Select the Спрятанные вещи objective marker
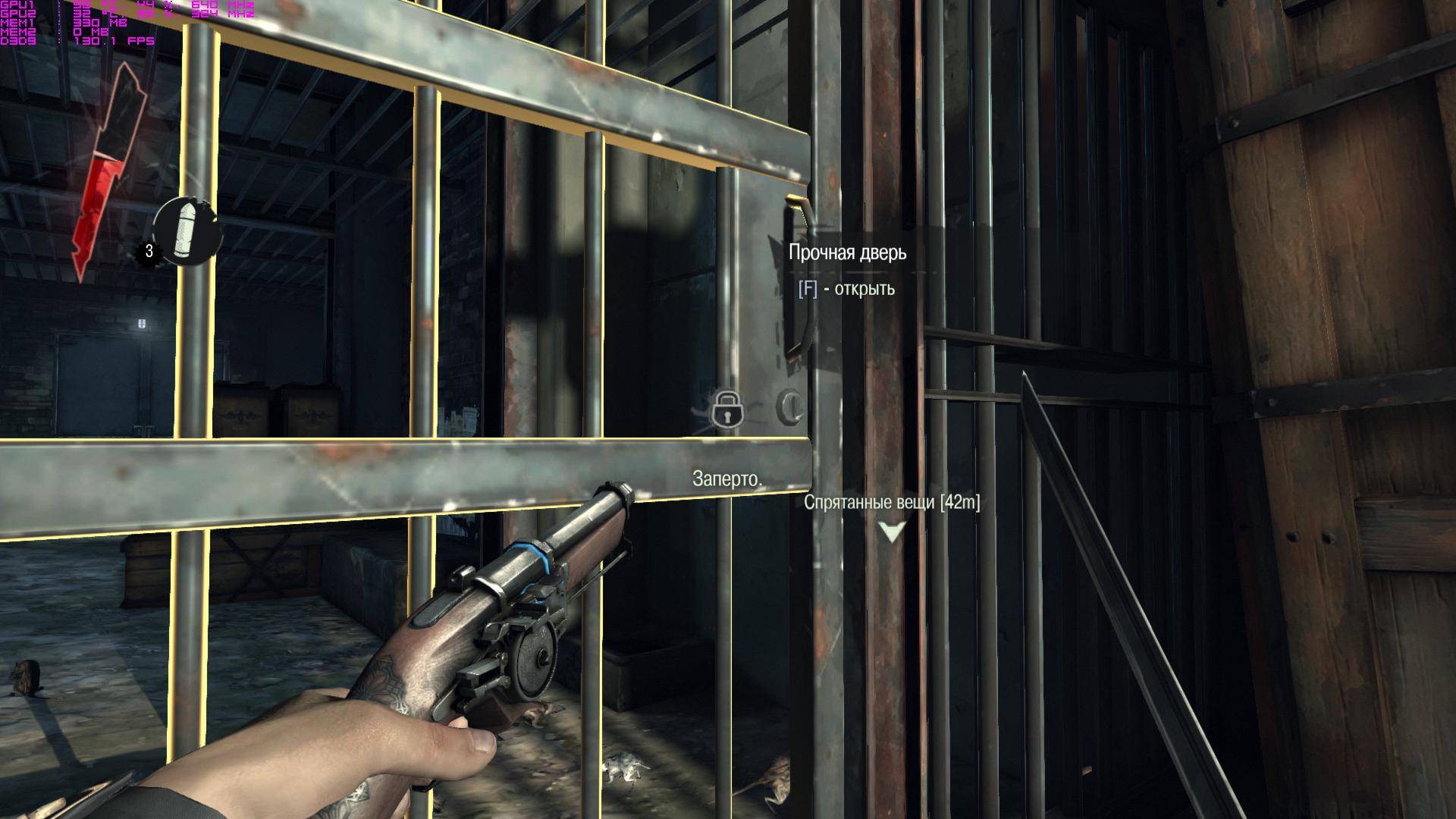 click(892, 530)
